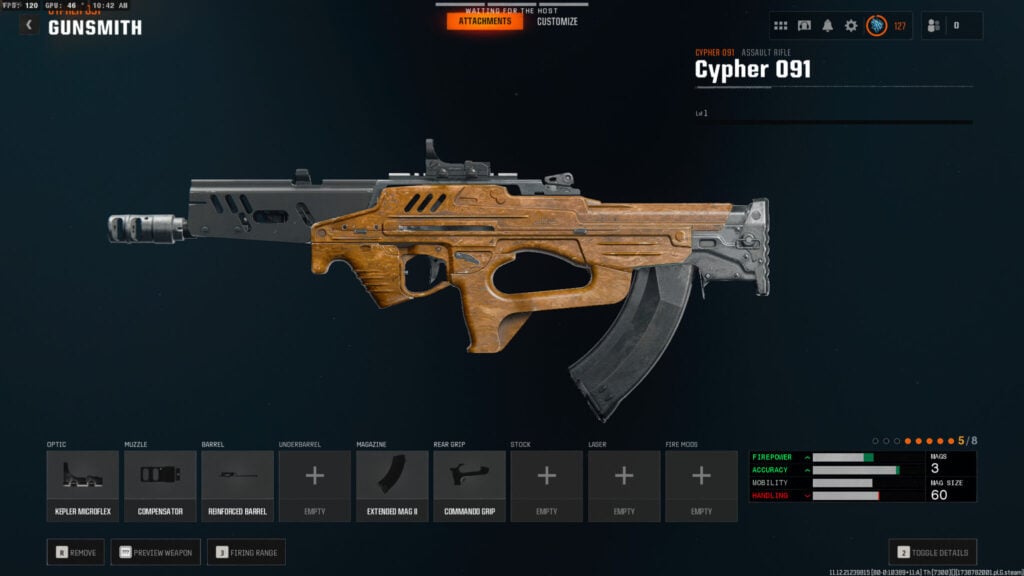Screen dimensions: 1024x576
Task: Go back using the arrow beside Gunsmith
Action: [x=29, y=26]
